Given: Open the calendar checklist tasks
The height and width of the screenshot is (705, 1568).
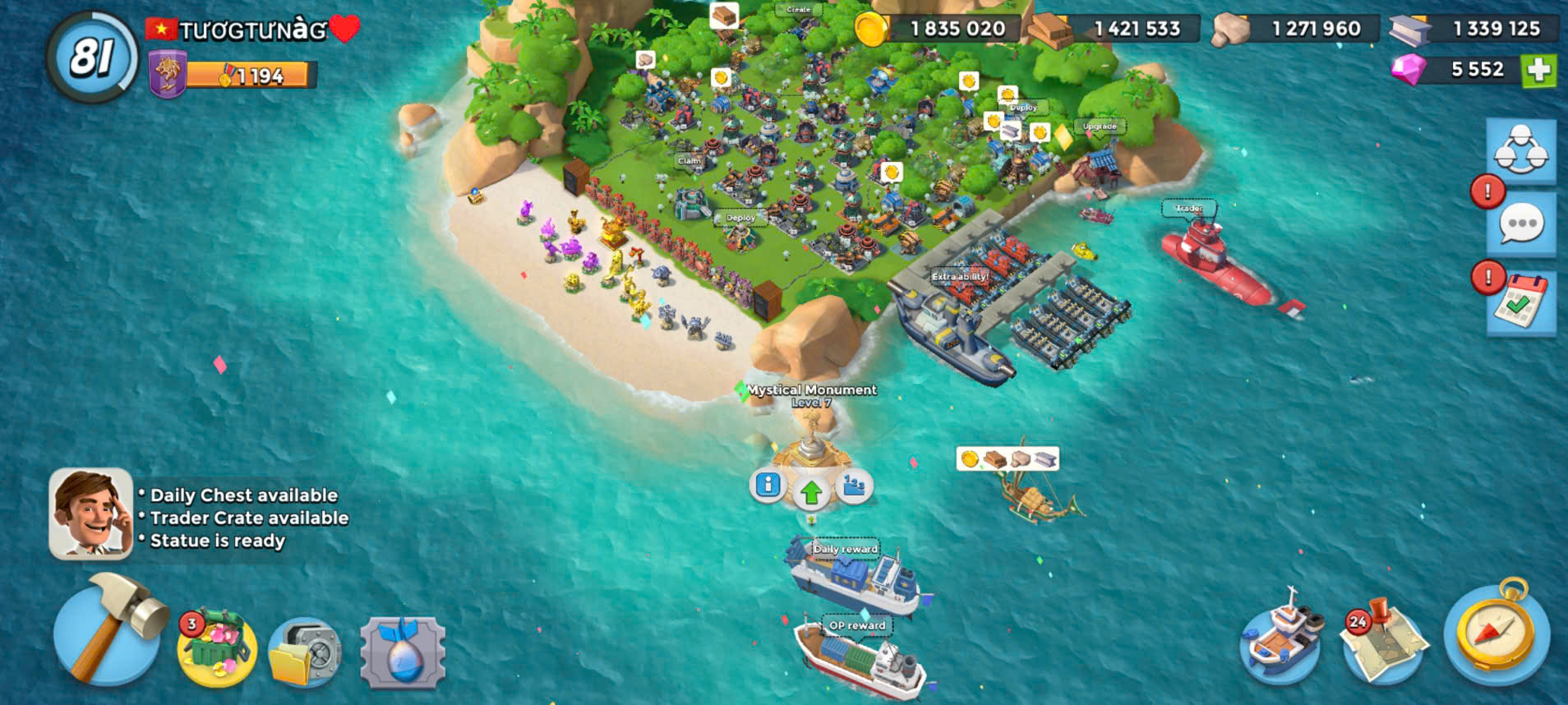Looking at the screenshot, I should (1520, 302).
